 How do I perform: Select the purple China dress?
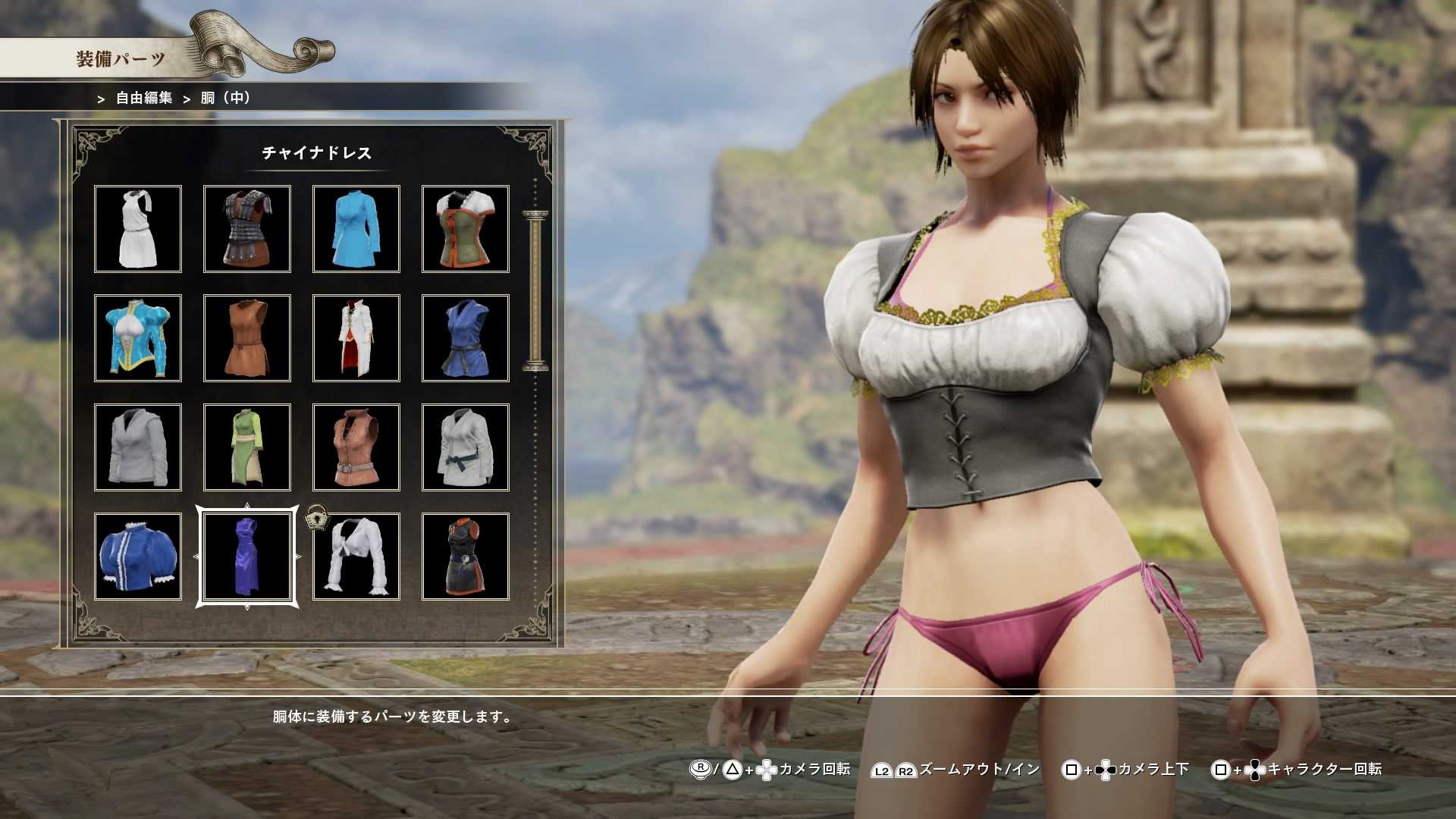(247, 556)
